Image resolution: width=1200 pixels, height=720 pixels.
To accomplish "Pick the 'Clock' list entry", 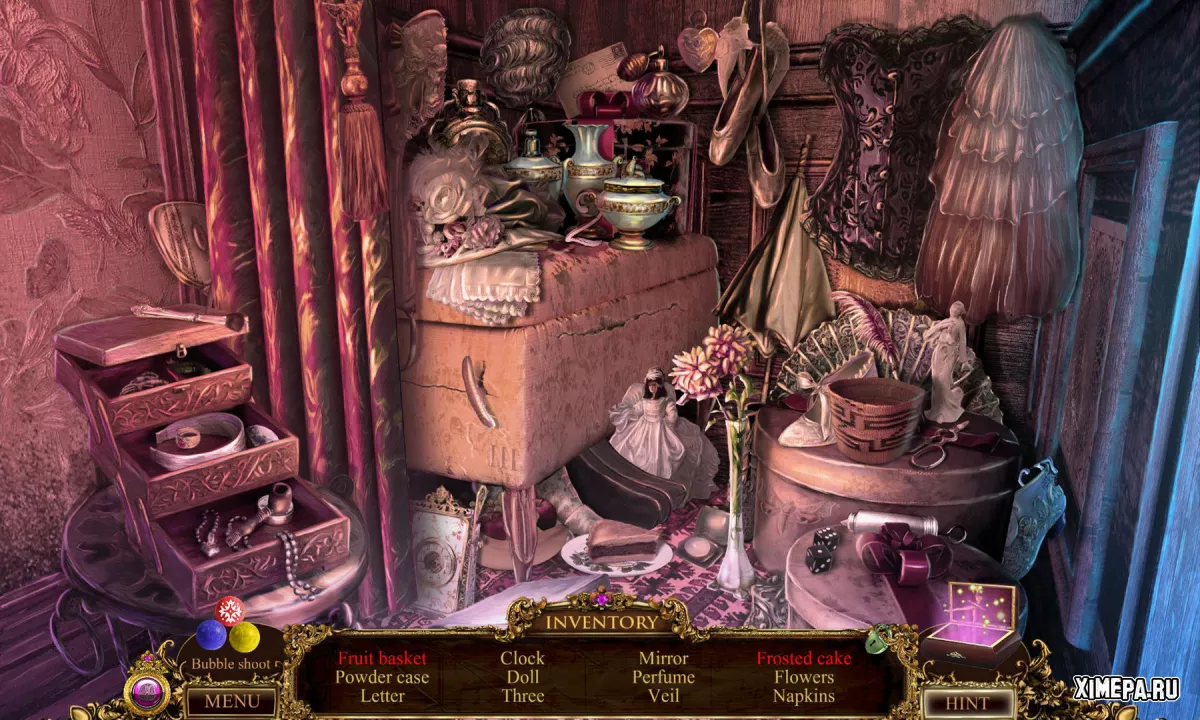I will [x=522, y=658].
